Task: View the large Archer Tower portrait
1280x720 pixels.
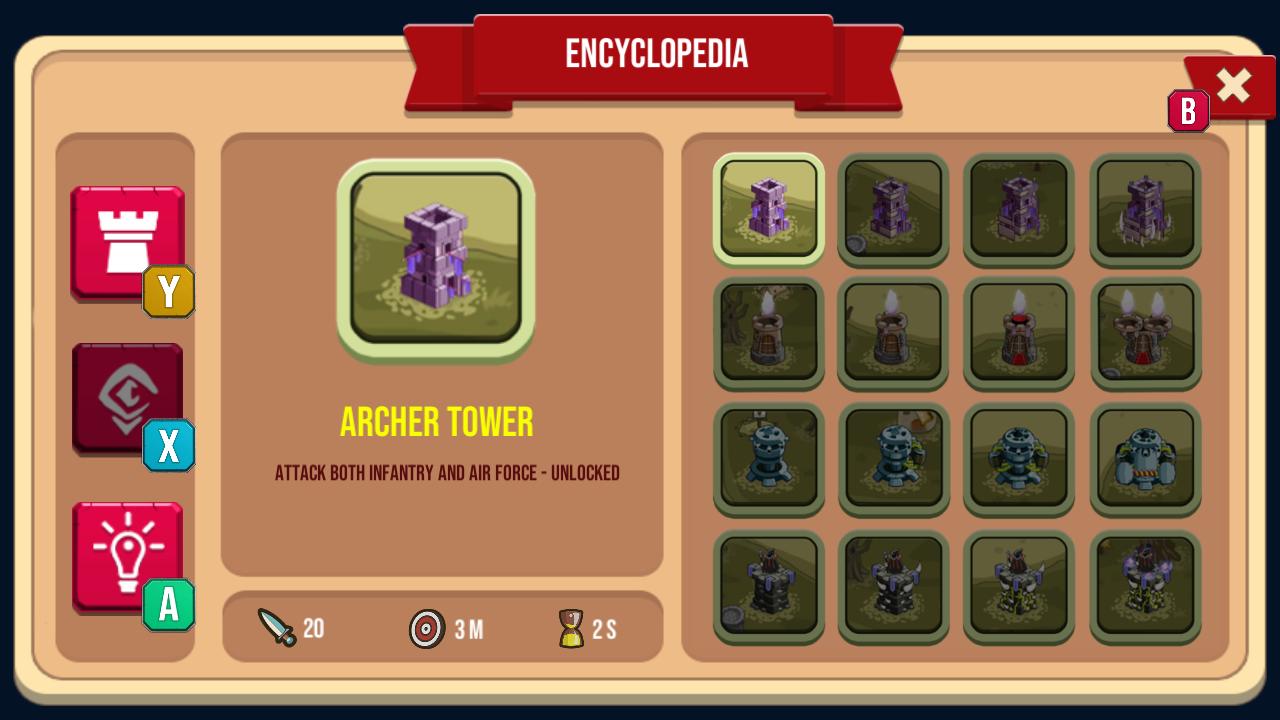Action: tap(434, 258)
